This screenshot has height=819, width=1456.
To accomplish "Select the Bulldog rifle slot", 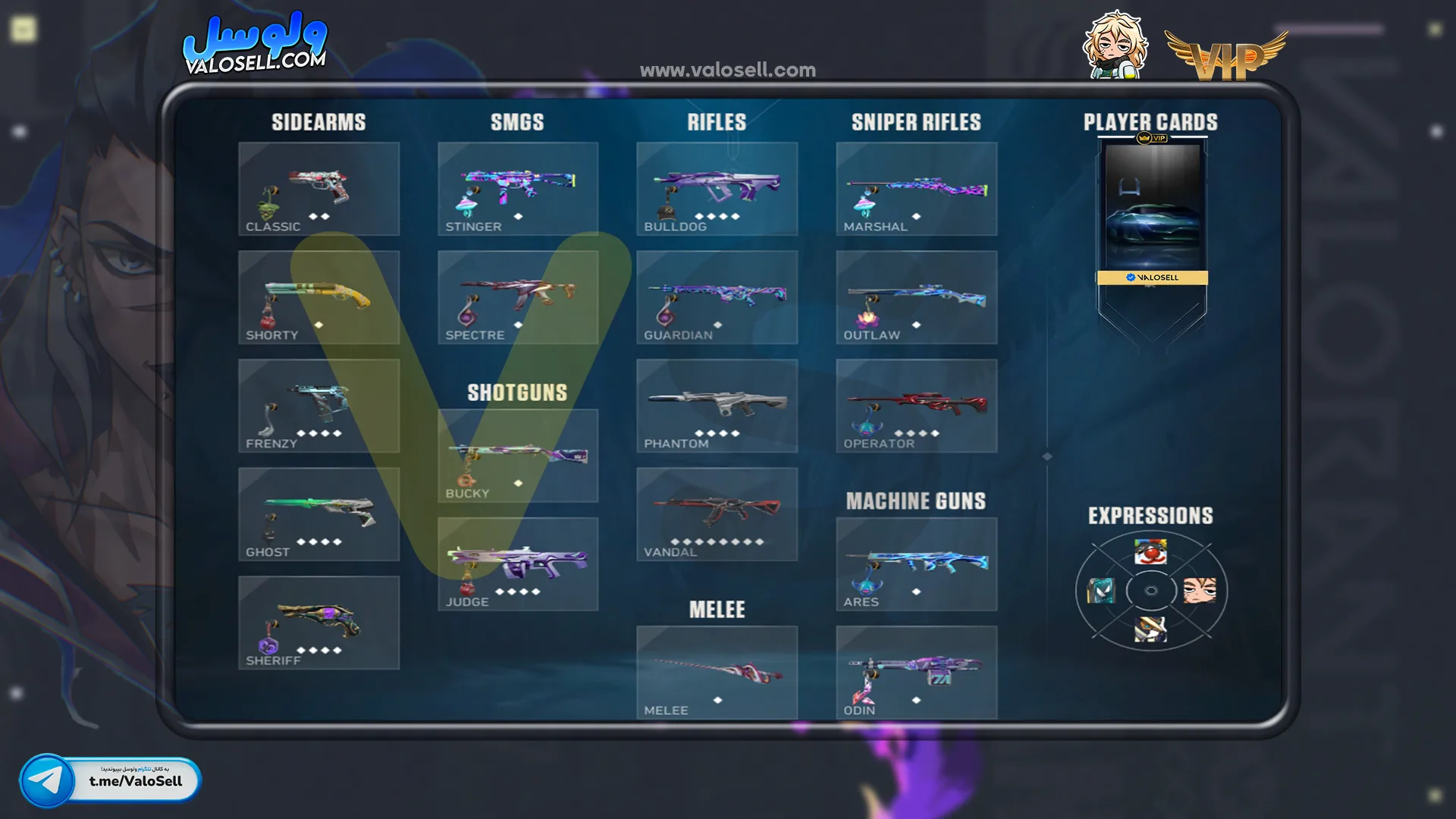I will tap(717, 189).
